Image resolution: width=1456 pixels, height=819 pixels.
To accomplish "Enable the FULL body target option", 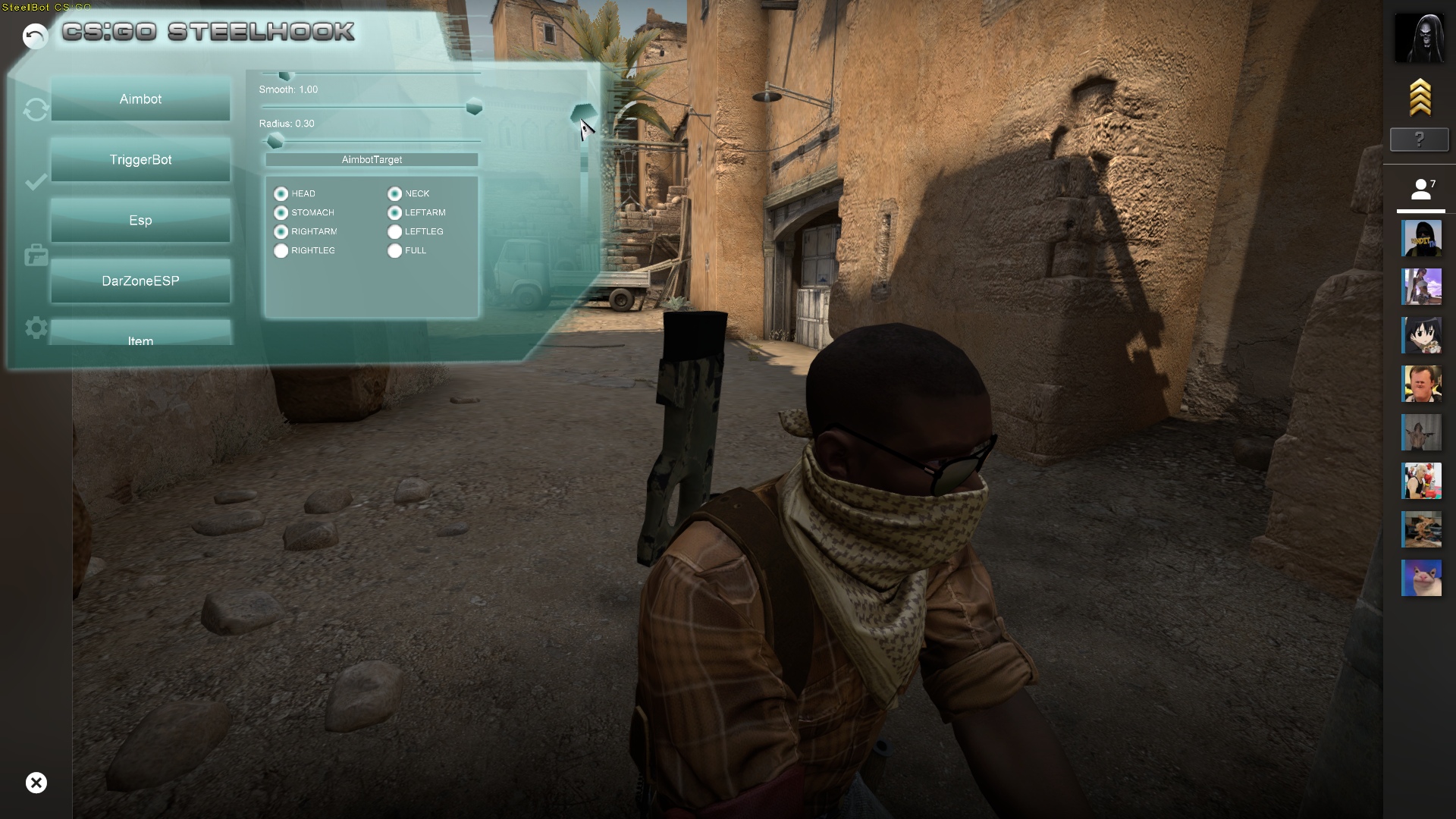I will [395, 251].
